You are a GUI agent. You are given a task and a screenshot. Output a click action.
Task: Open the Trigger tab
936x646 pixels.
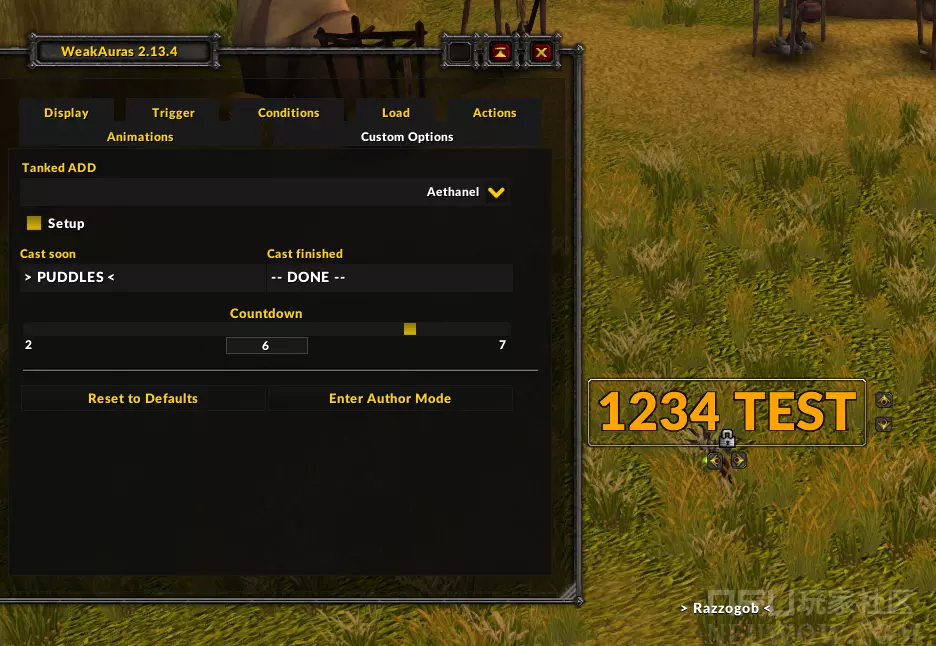(x=173, y=113)
